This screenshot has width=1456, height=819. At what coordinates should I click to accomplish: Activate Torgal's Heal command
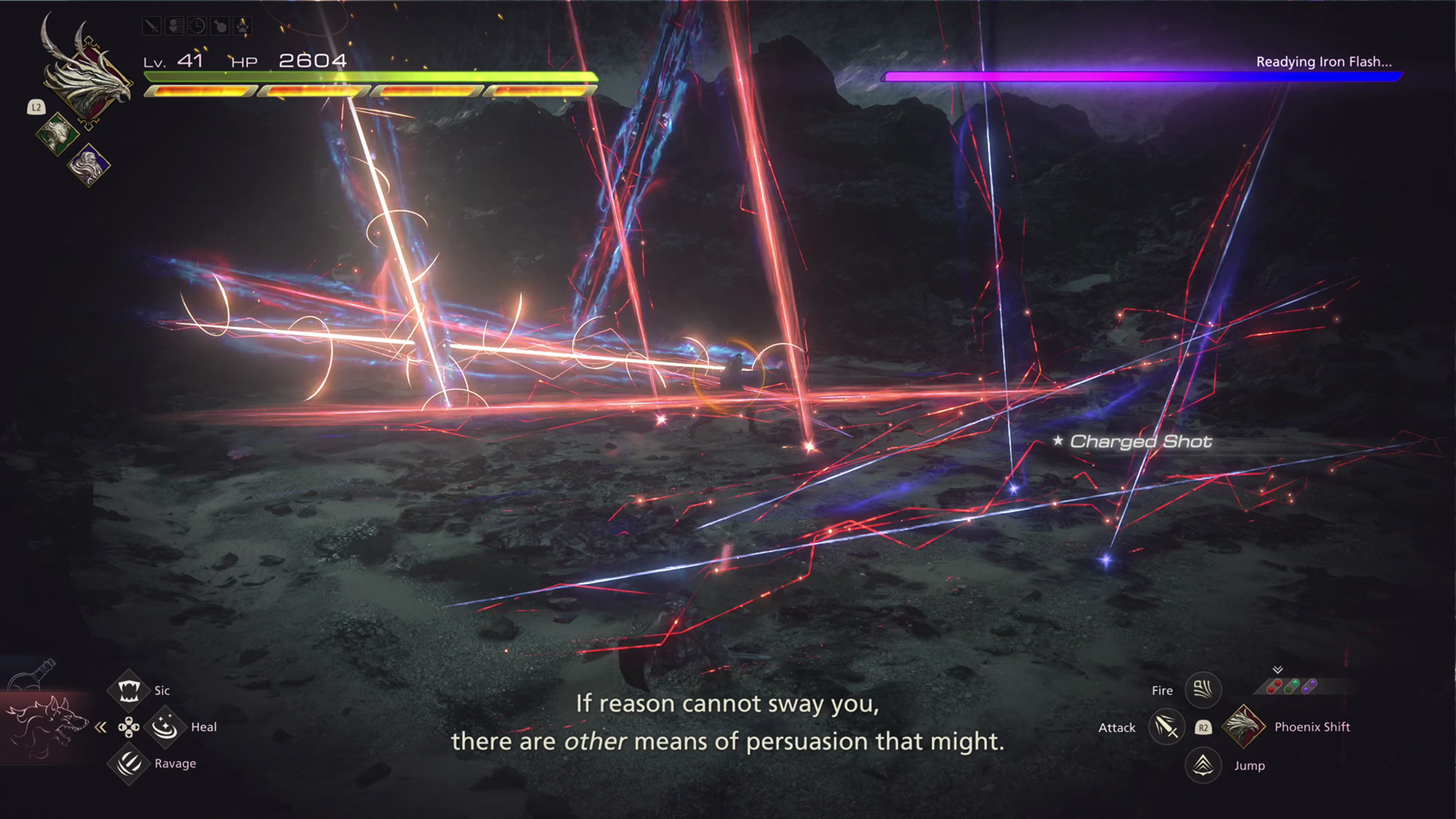pyautogui.click(x=165, y=727)
